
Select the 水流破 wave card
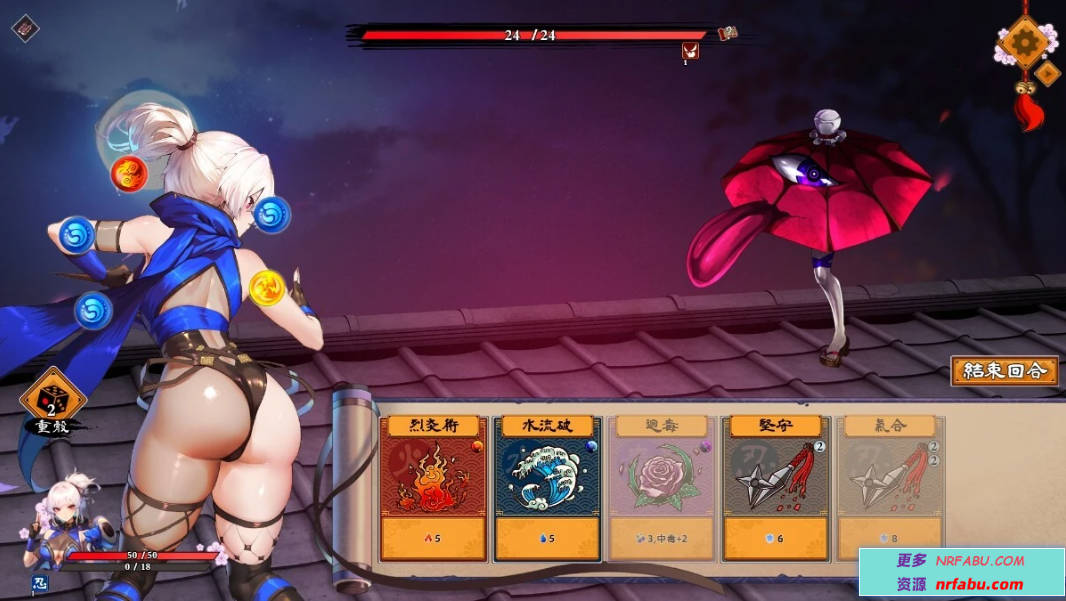tap(548, 487)
